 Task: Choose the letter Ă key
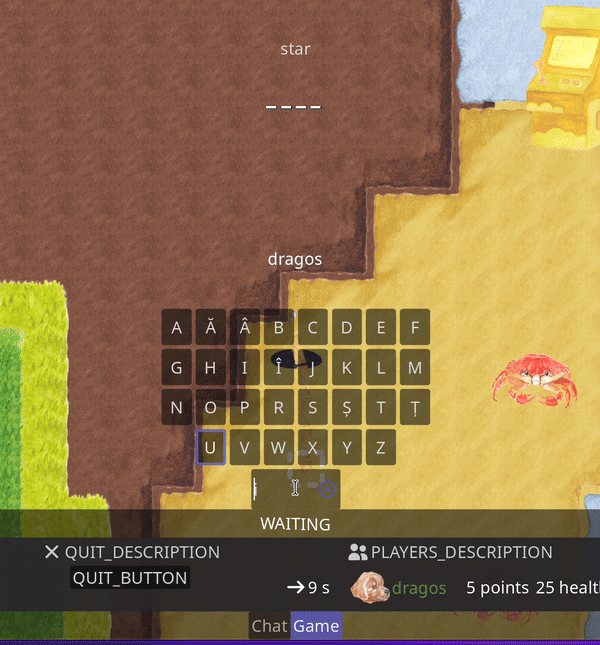[x=211, y=327]
